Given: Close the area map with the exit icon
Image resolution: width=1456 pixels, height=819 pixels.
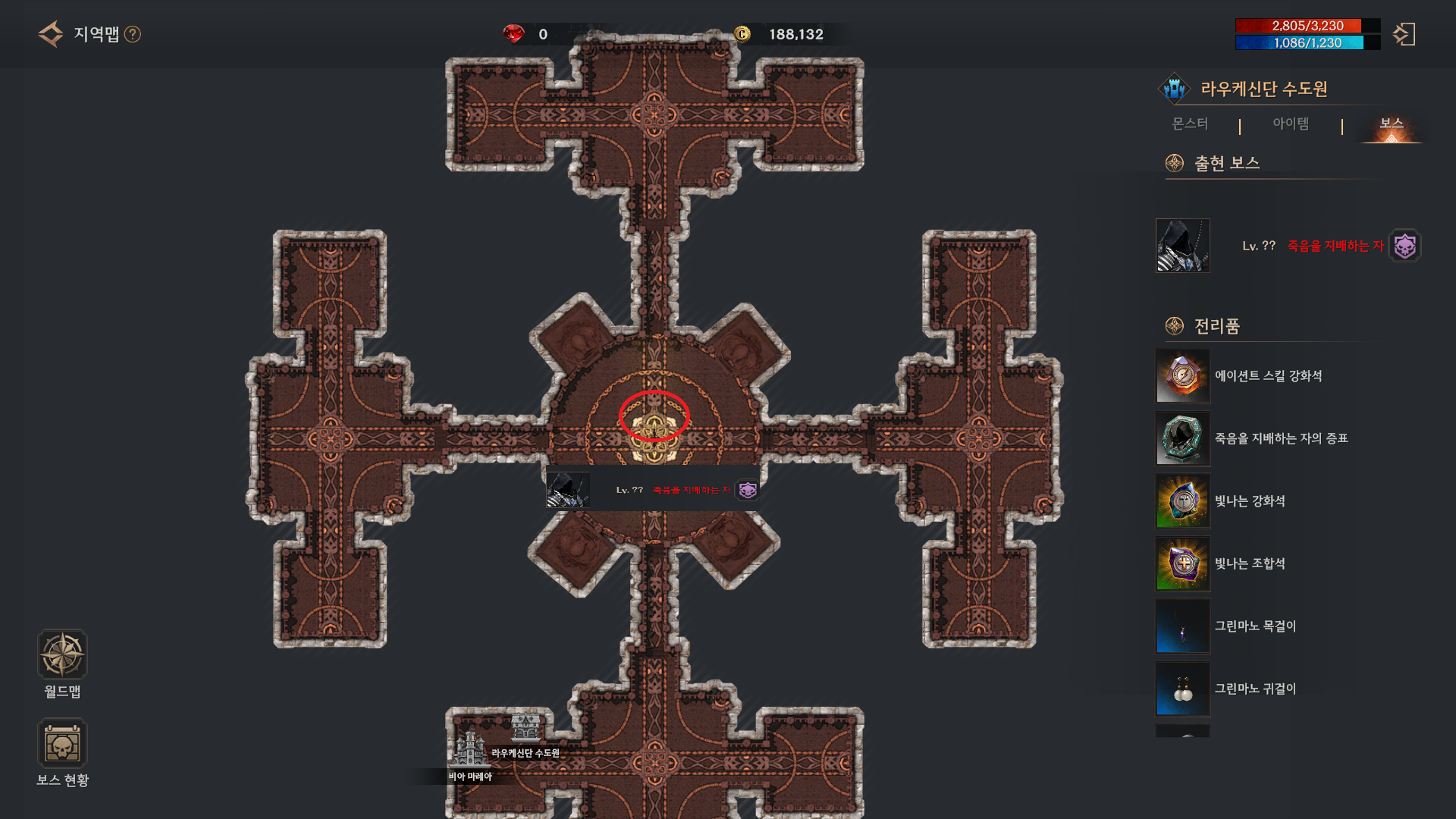Looking at the screenshot, I should [x=1404, y=34].
